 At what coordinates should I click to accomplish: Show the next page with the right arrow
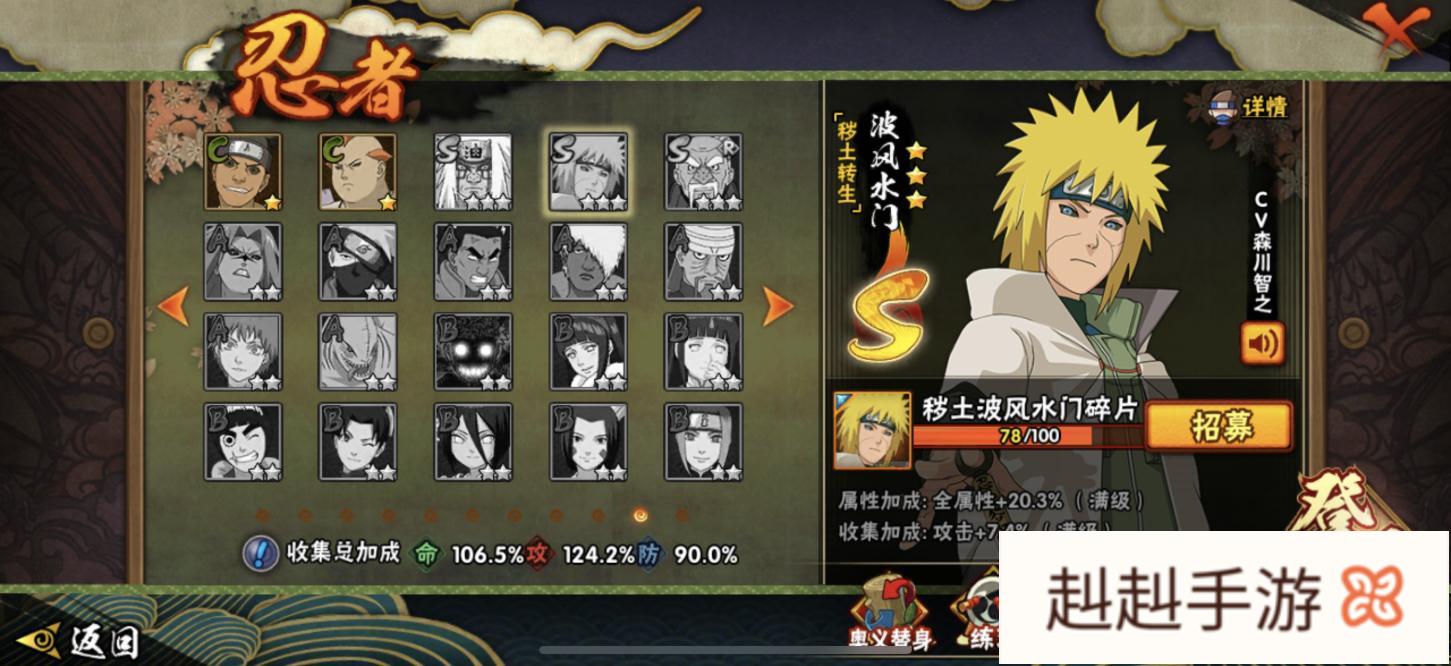[x=778, y=306]
